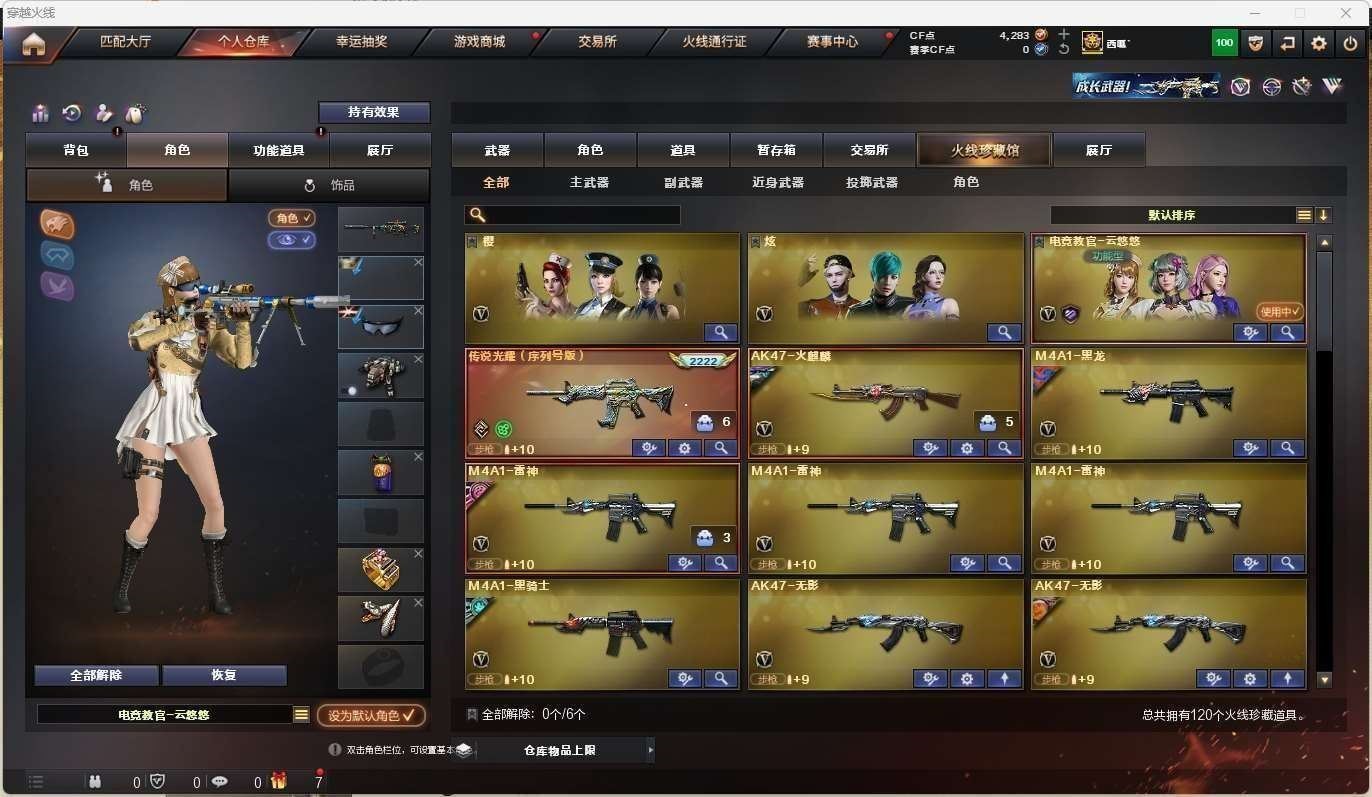Open the 默认排序 sort dropdown
This screenshot has width=1372, height=797.
point(1171,215)
